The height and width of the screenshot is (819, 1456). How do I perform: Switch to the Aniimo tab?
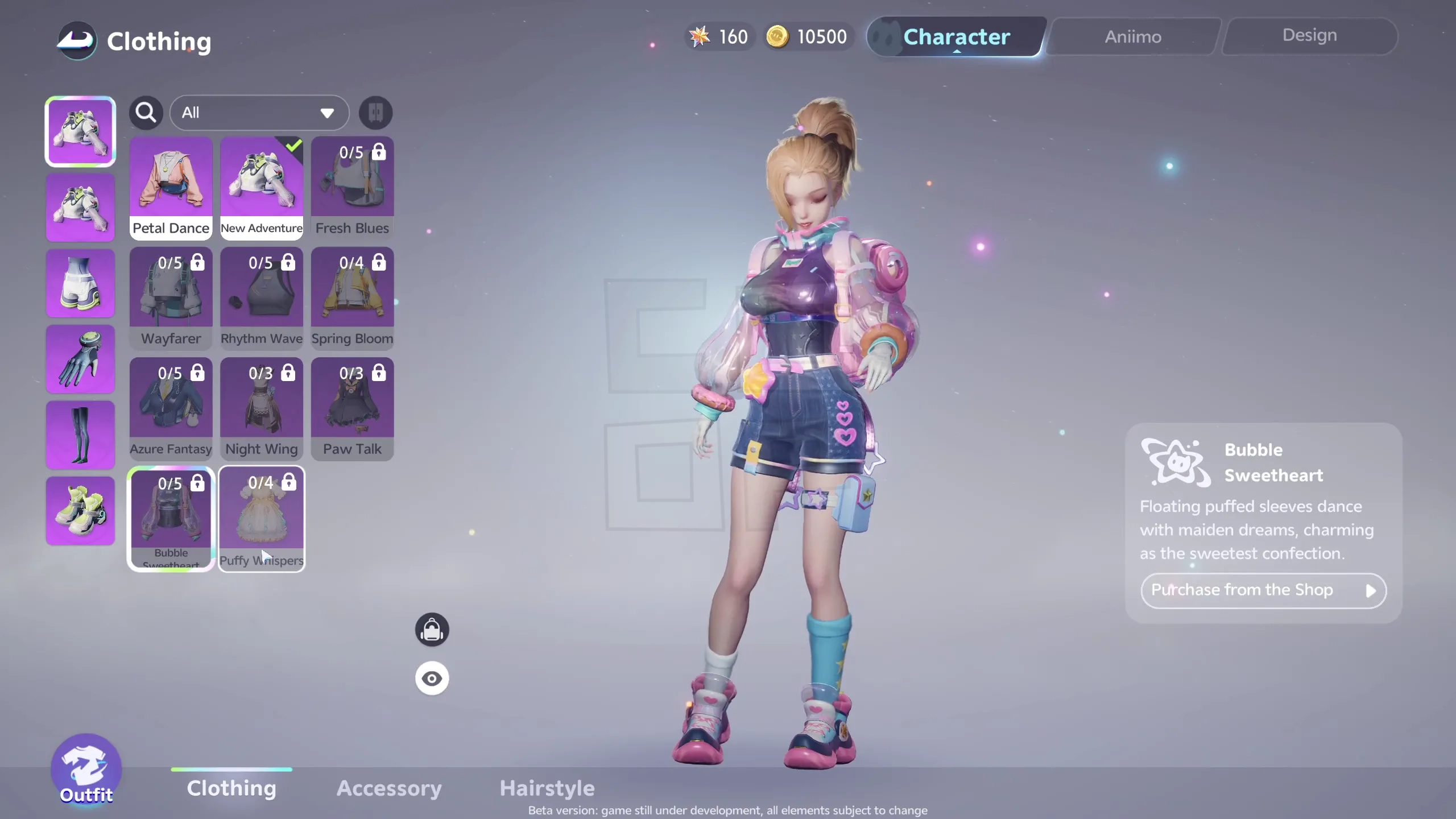click(1132, 36)
